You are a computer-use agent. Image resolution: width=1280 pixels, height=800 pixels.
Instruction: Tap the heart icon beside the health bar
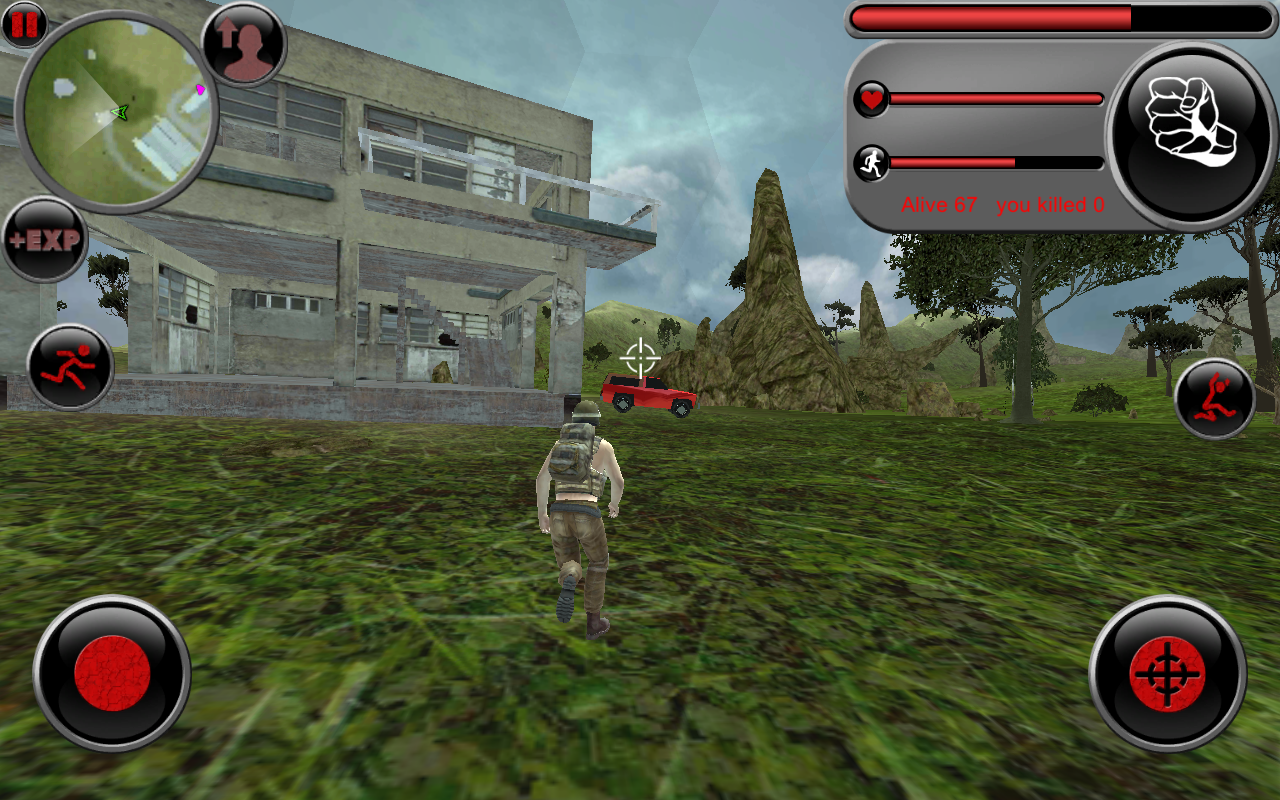coord(871,100)
